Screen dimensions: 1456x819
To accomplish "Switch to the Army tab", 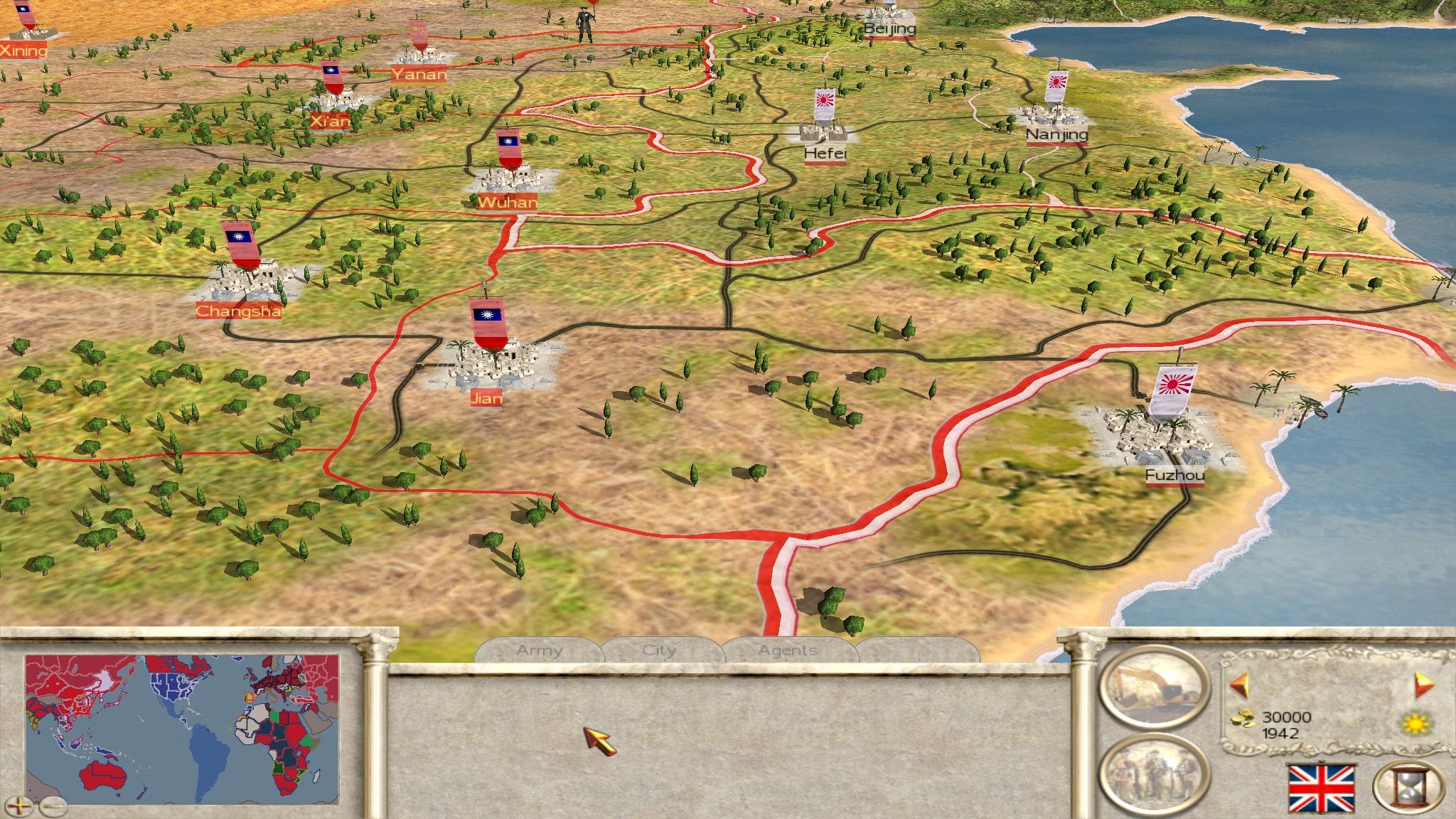I will [x=540, y=651].
